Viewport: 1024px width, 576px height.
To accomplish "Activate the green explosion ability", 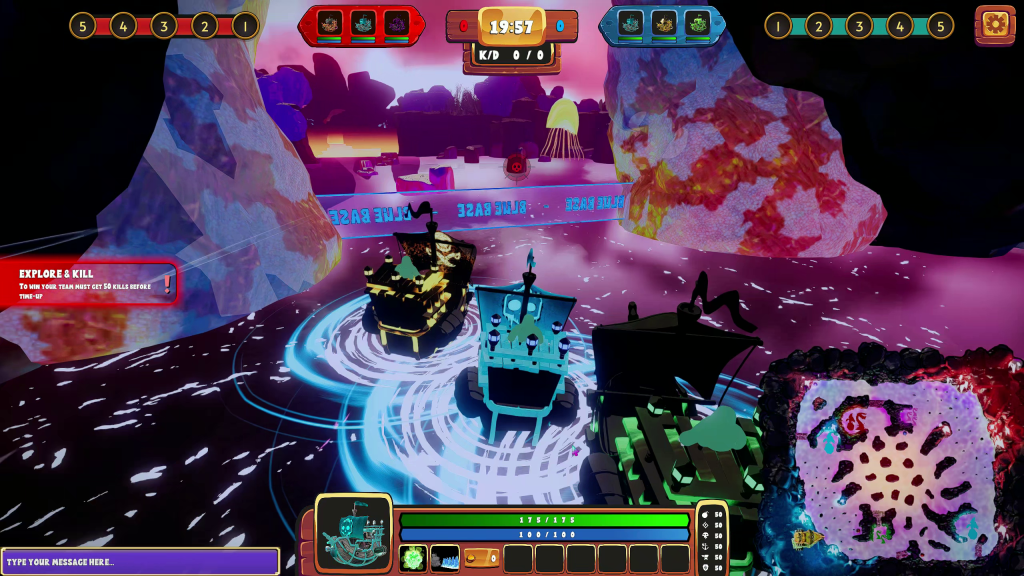I will 413,558.
